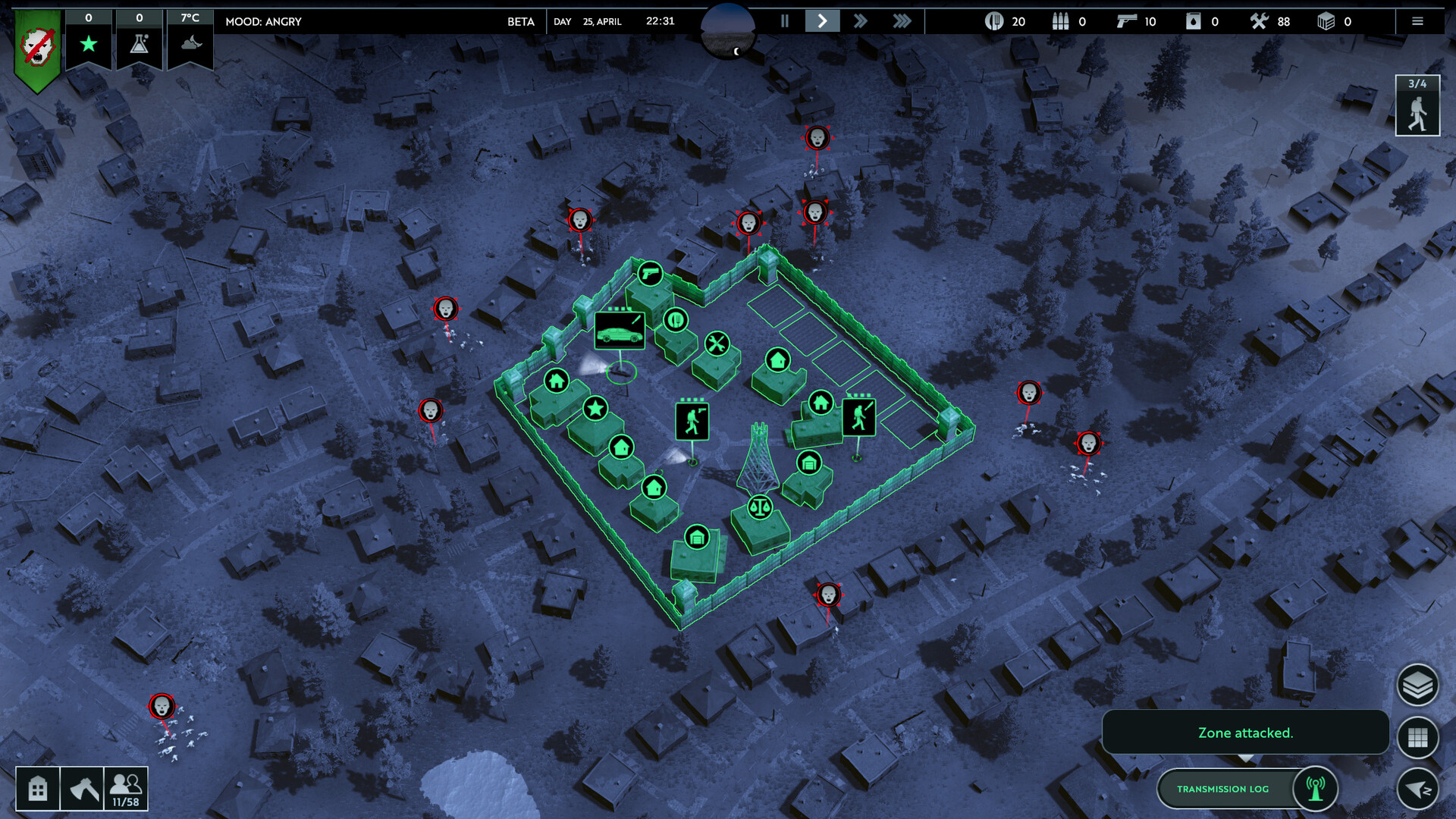Open the hamburger menu top-right

[x=1417, y=21]
